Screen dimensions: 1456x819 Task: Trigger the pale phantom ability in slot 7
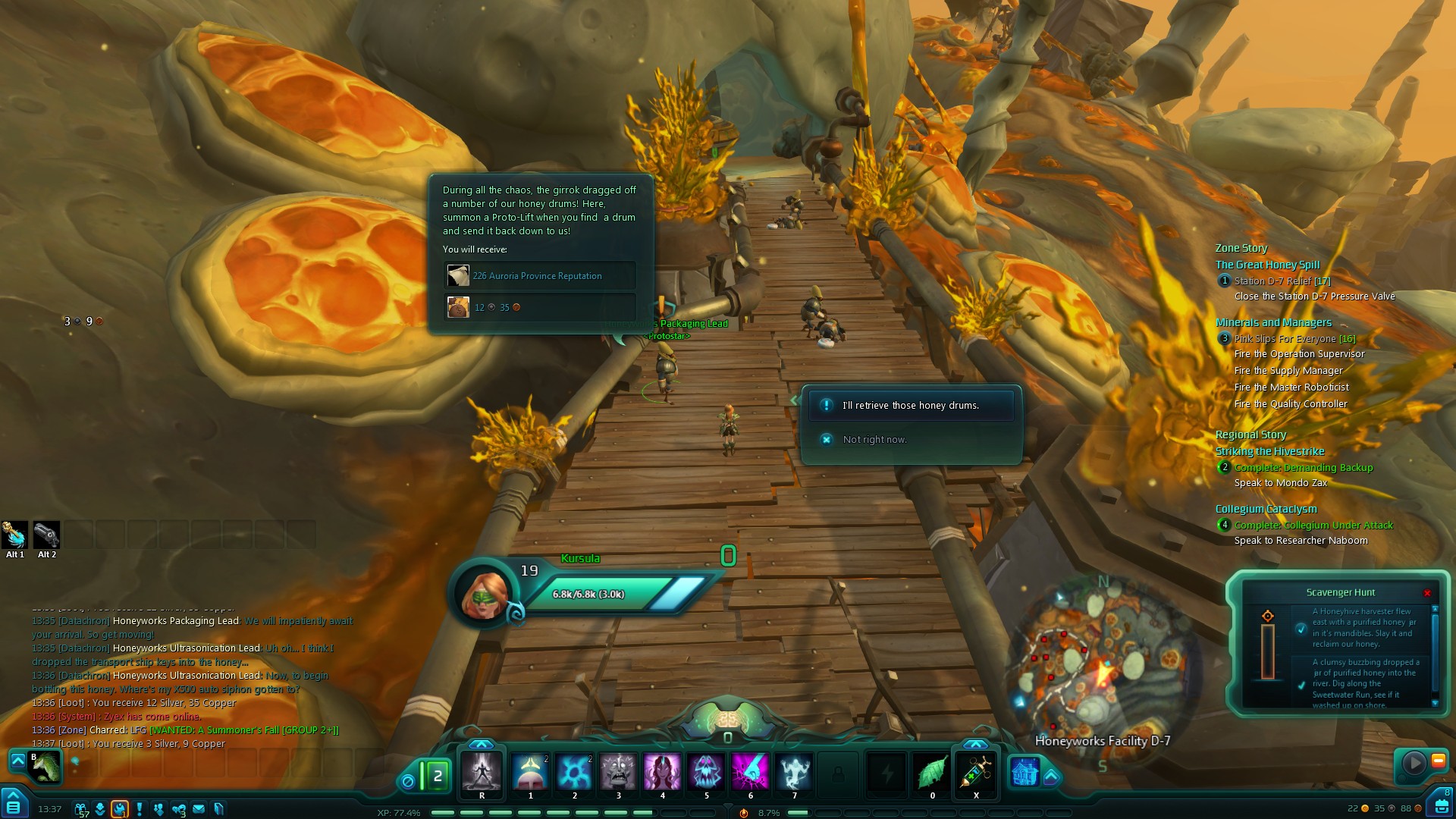tap(794, 772)
